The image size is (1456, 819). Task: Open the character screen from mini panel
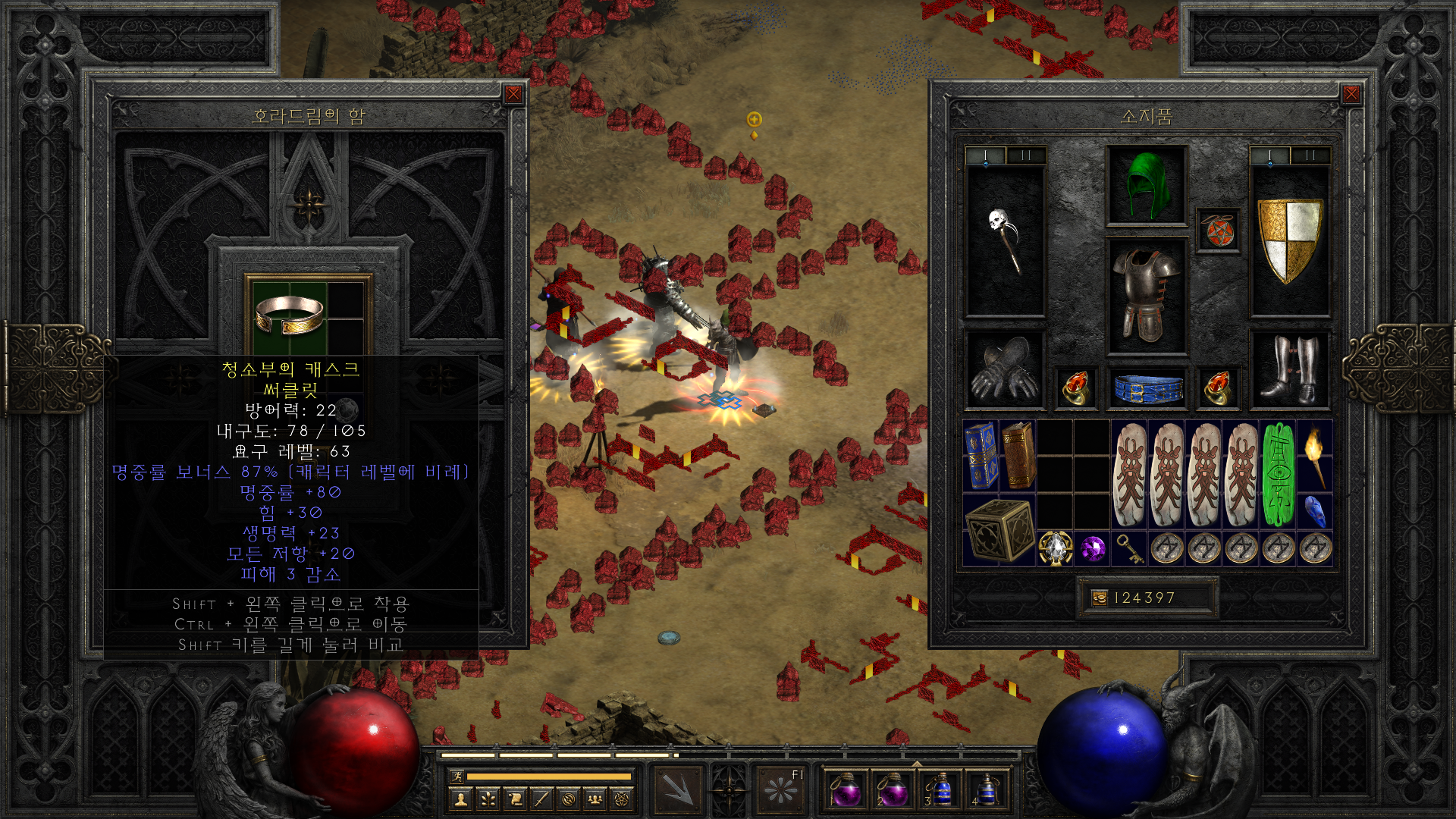tap(461, 799)
